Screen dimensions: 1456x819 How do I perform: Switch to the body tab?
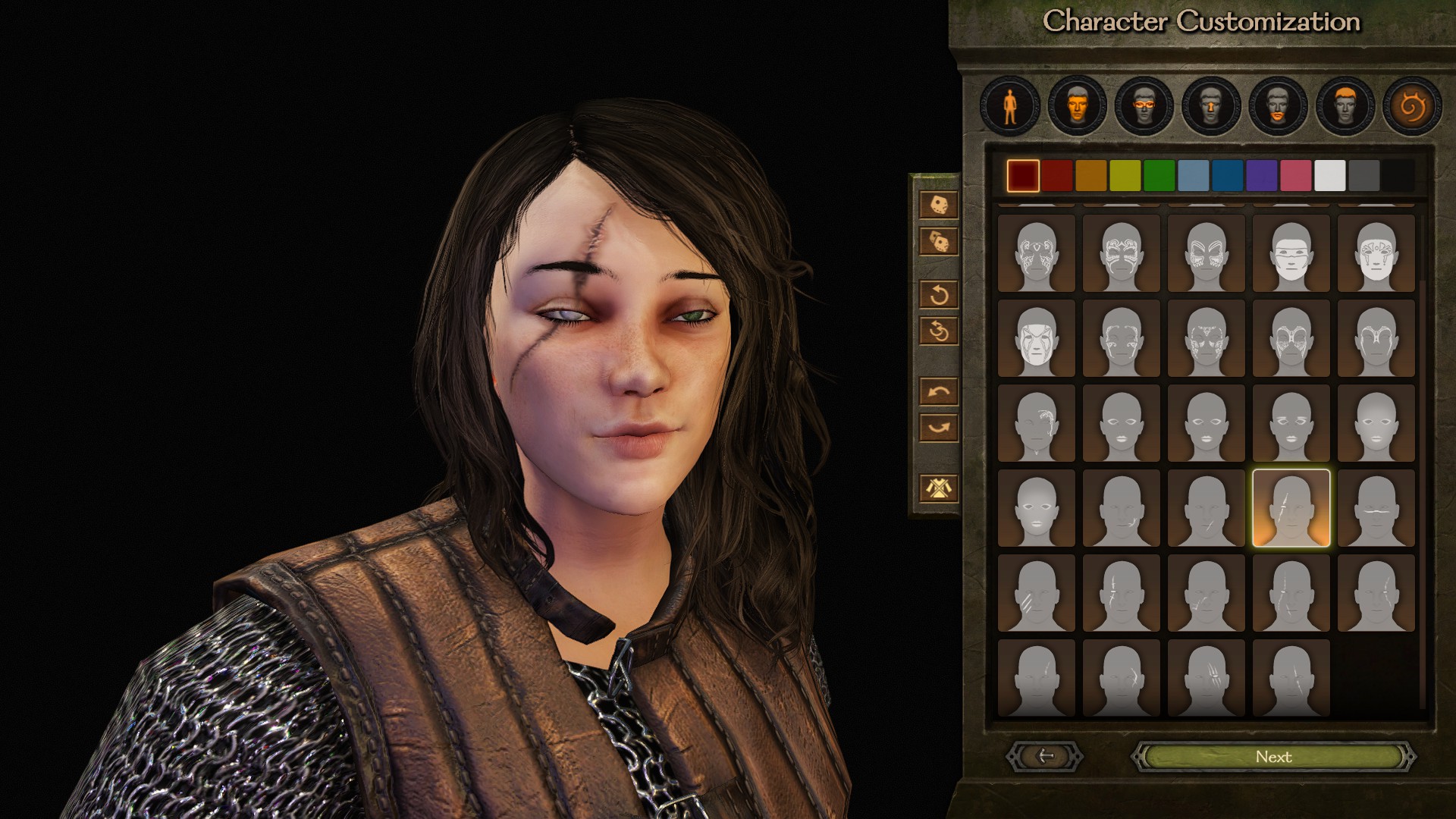(x=1009, y=106)
